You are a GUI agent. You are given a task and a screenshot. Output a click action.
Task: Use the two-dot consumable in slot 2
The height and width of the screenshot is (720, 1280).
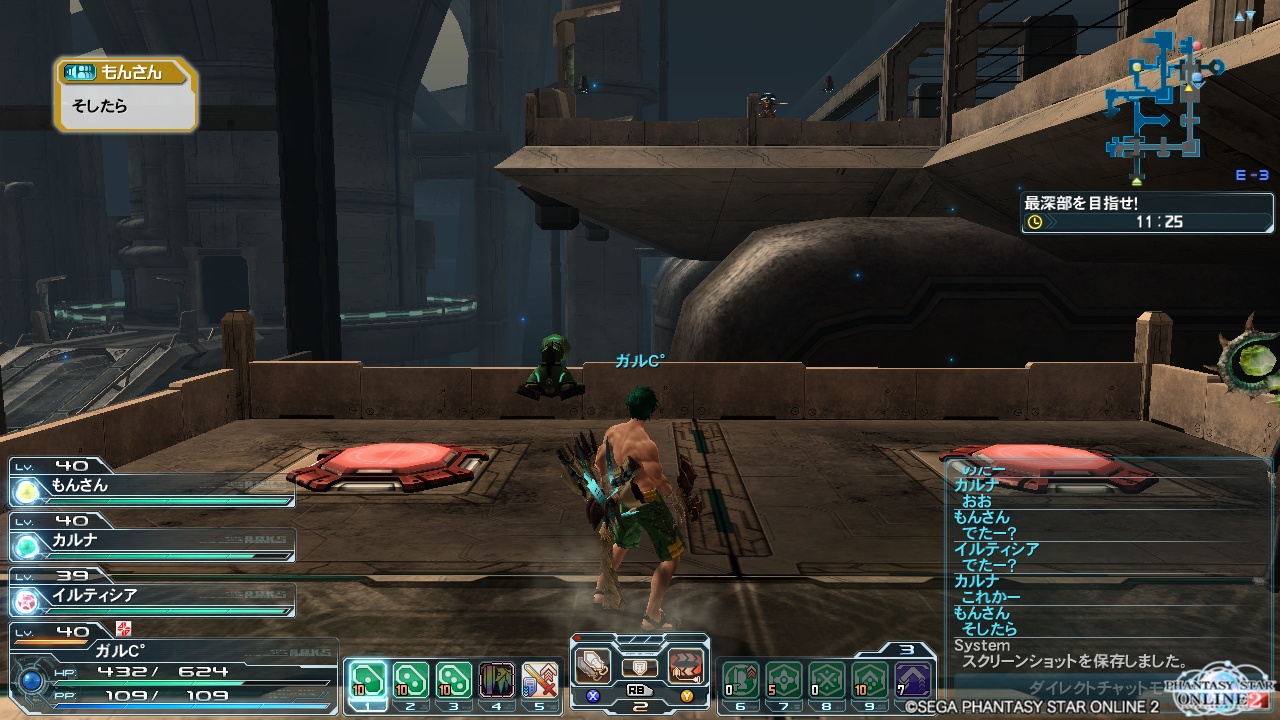point(410,680)
